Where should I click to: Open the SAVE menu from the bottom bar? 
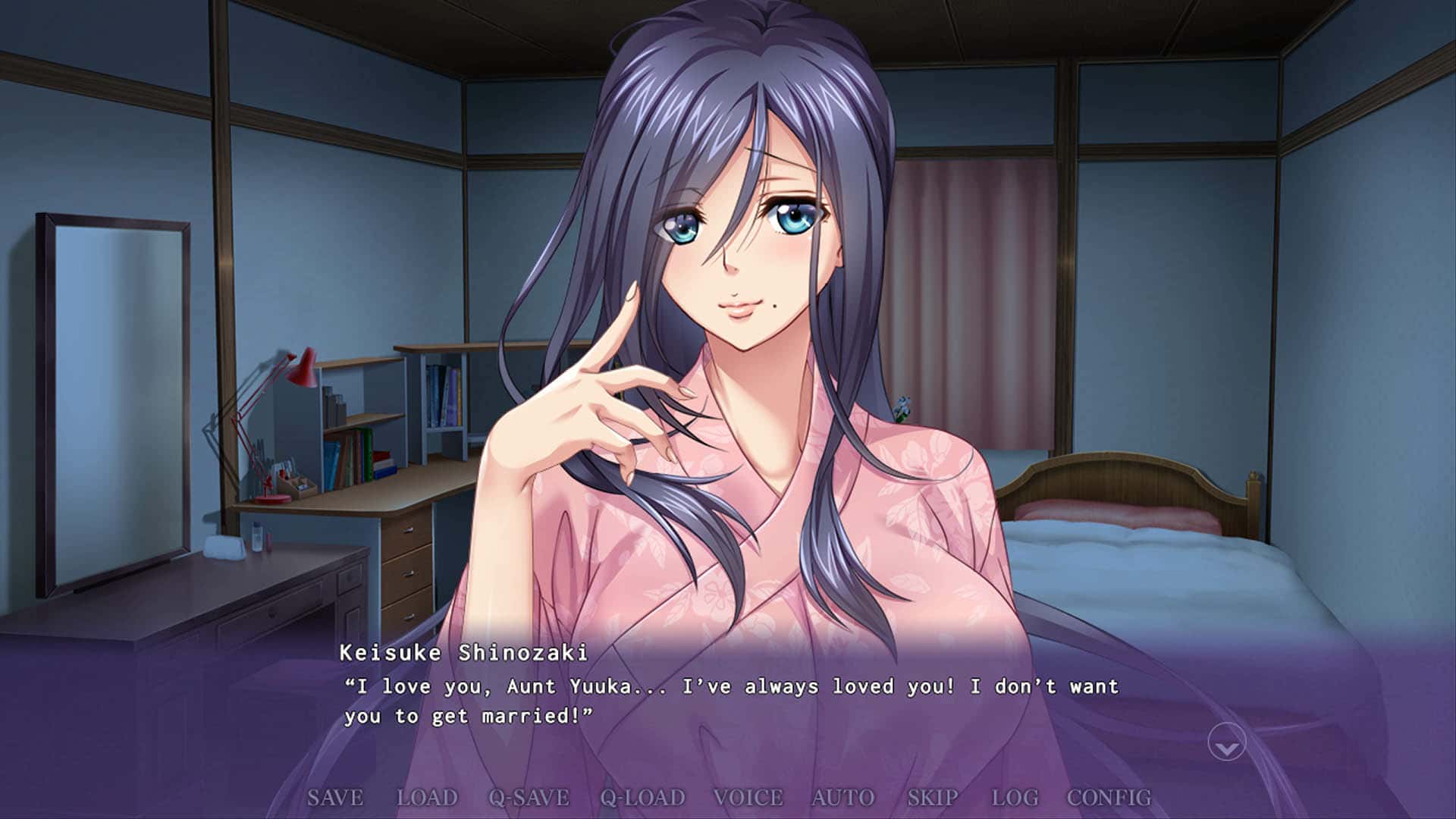click(336, 798)
